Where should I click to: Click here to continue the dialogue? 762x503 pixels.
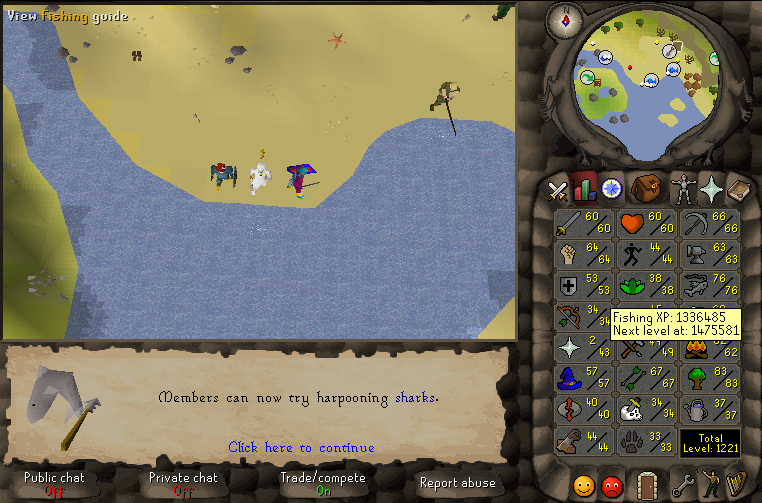tap(301, 447)
